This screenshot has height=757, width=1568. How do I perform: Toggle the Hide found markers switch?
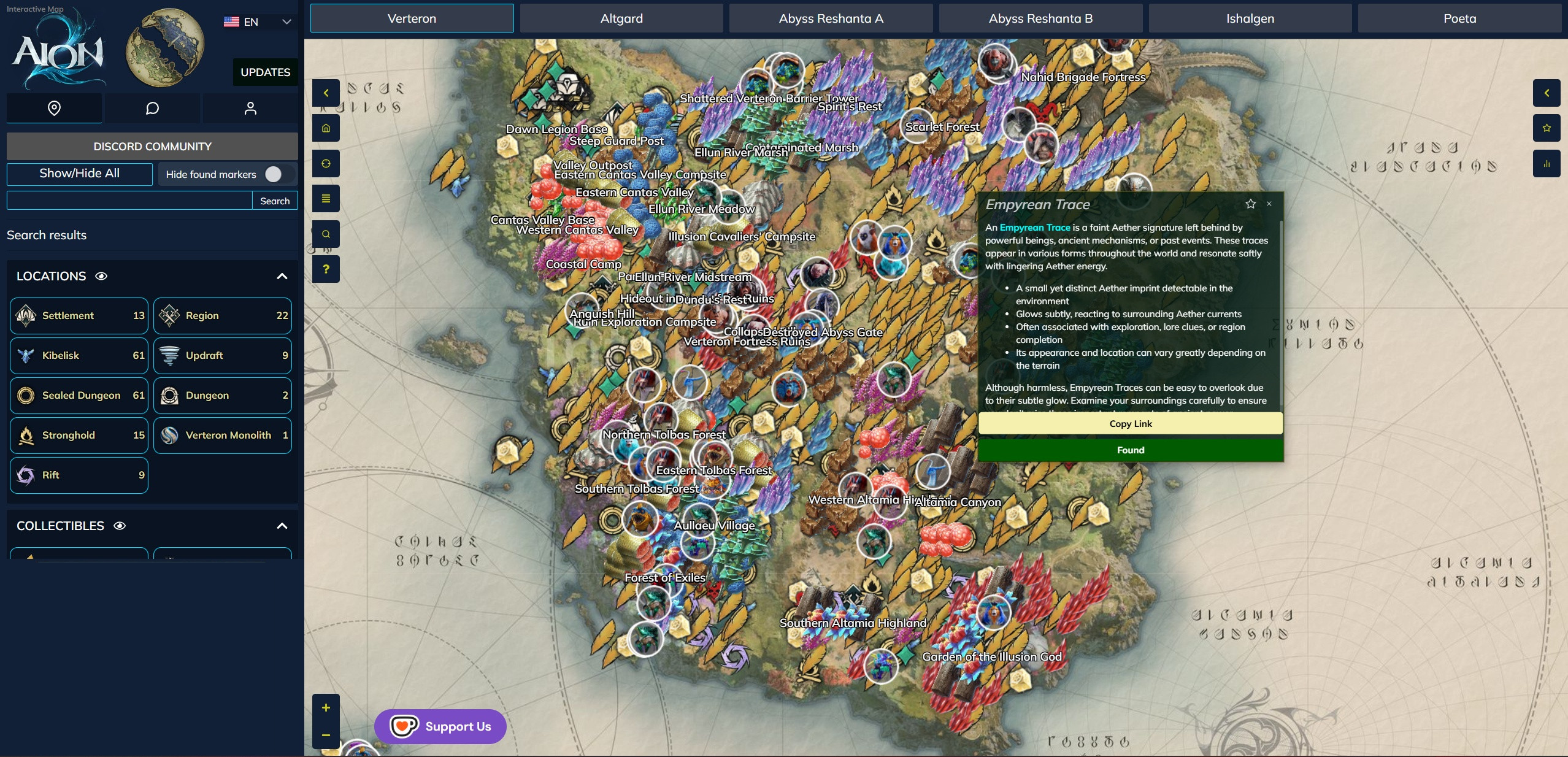(x=274, y=174)
